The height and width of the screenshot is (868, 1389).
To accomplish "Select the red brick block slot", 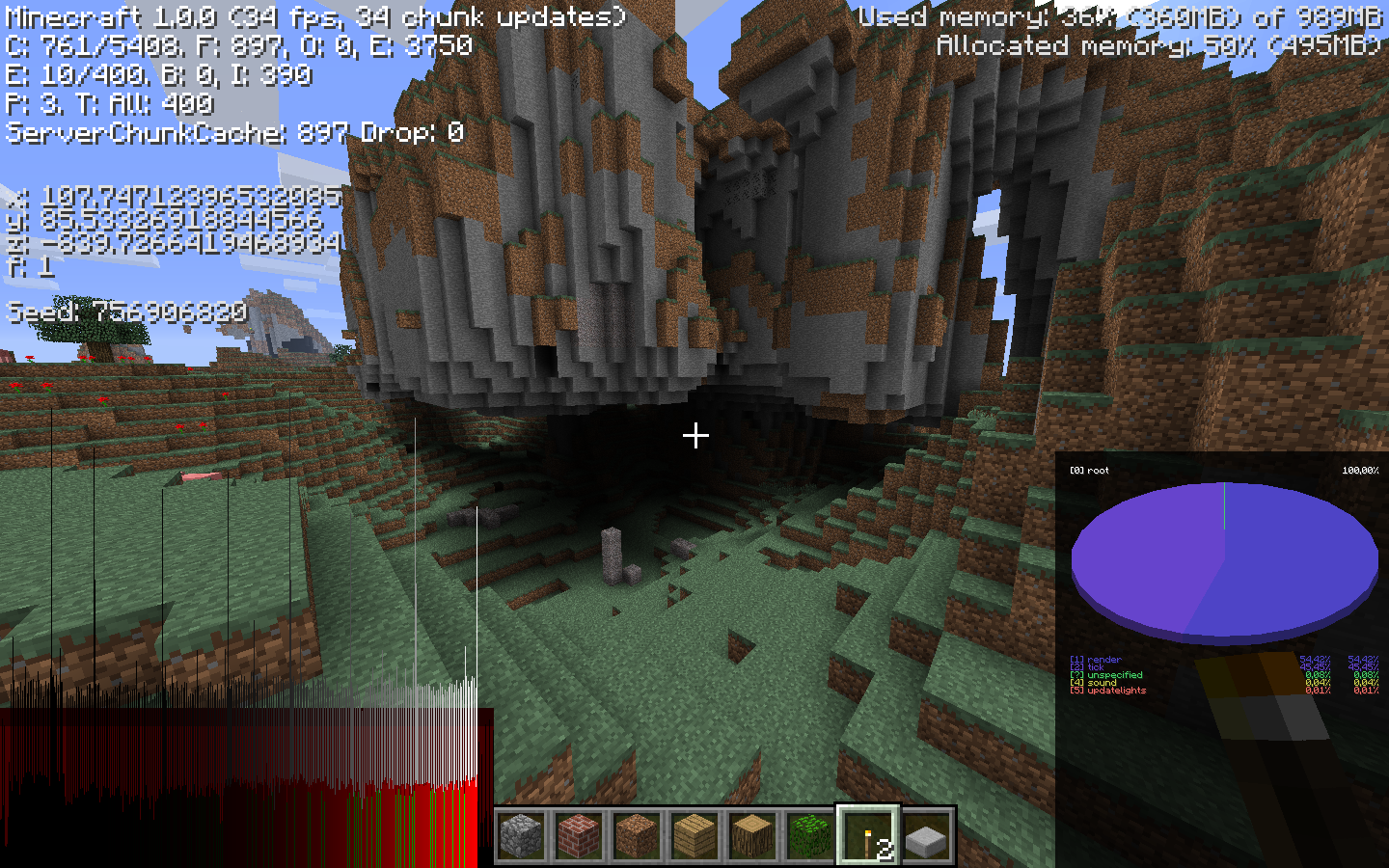I will coord(580,835).
